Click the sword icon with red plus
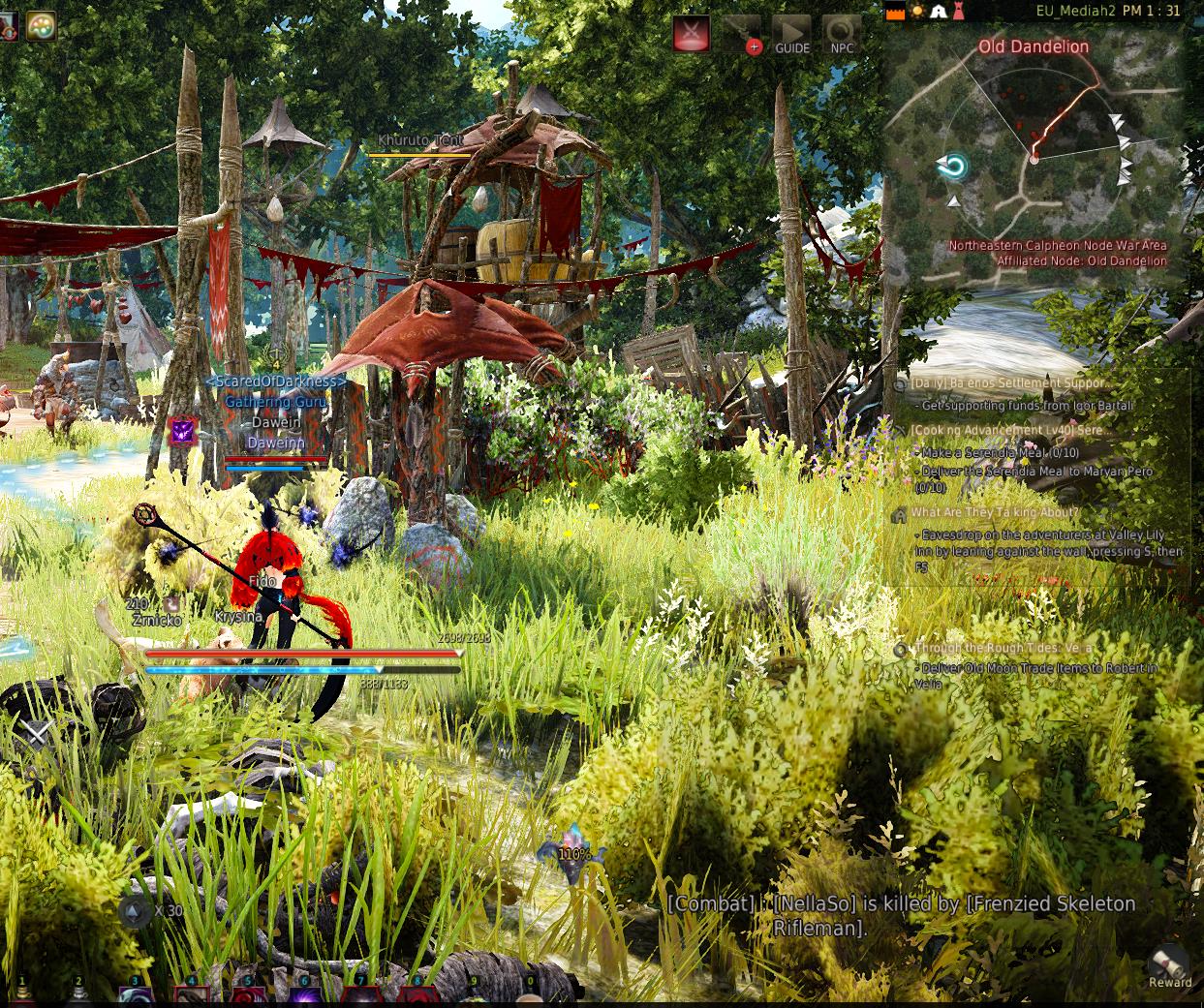This screenshot has width=1204, height=1008. coord(743,34)
